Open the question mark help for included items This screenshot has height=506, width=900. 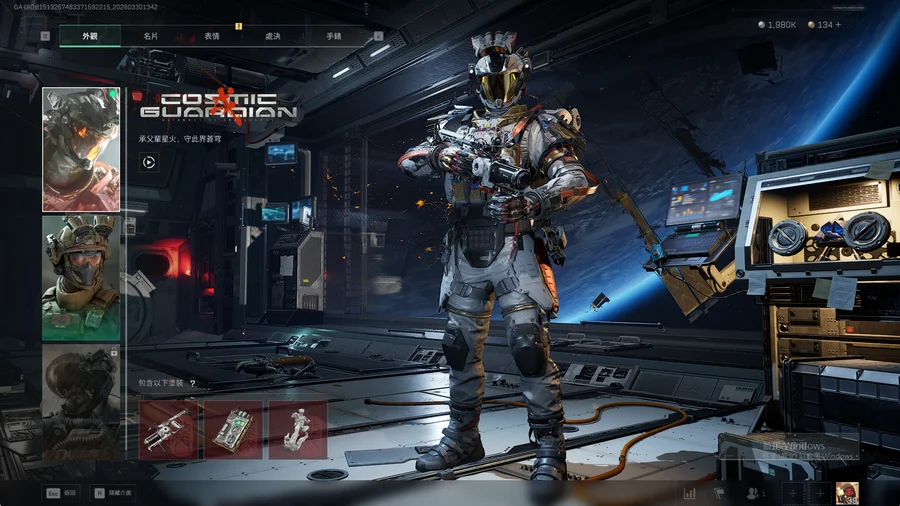point(192,383)
